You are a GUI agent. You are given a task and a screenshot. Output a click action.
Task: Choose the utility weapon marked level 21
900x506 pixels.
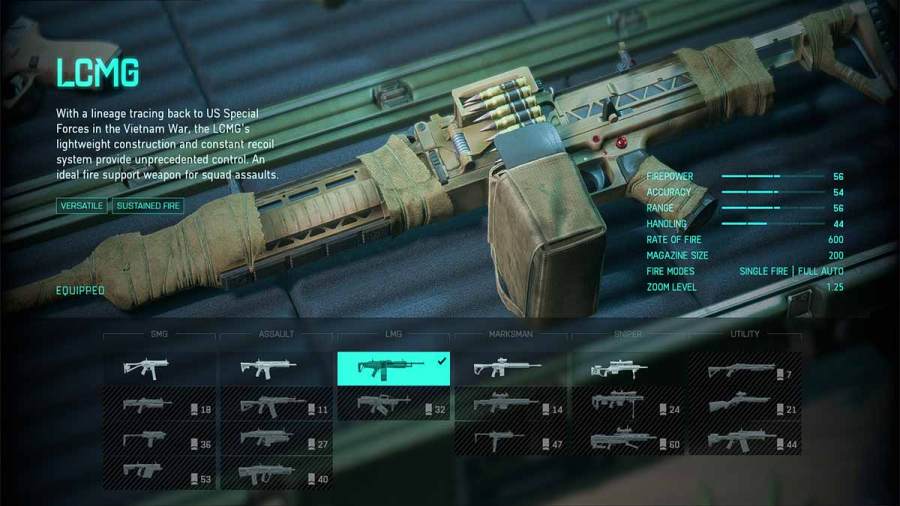[745, 405]
